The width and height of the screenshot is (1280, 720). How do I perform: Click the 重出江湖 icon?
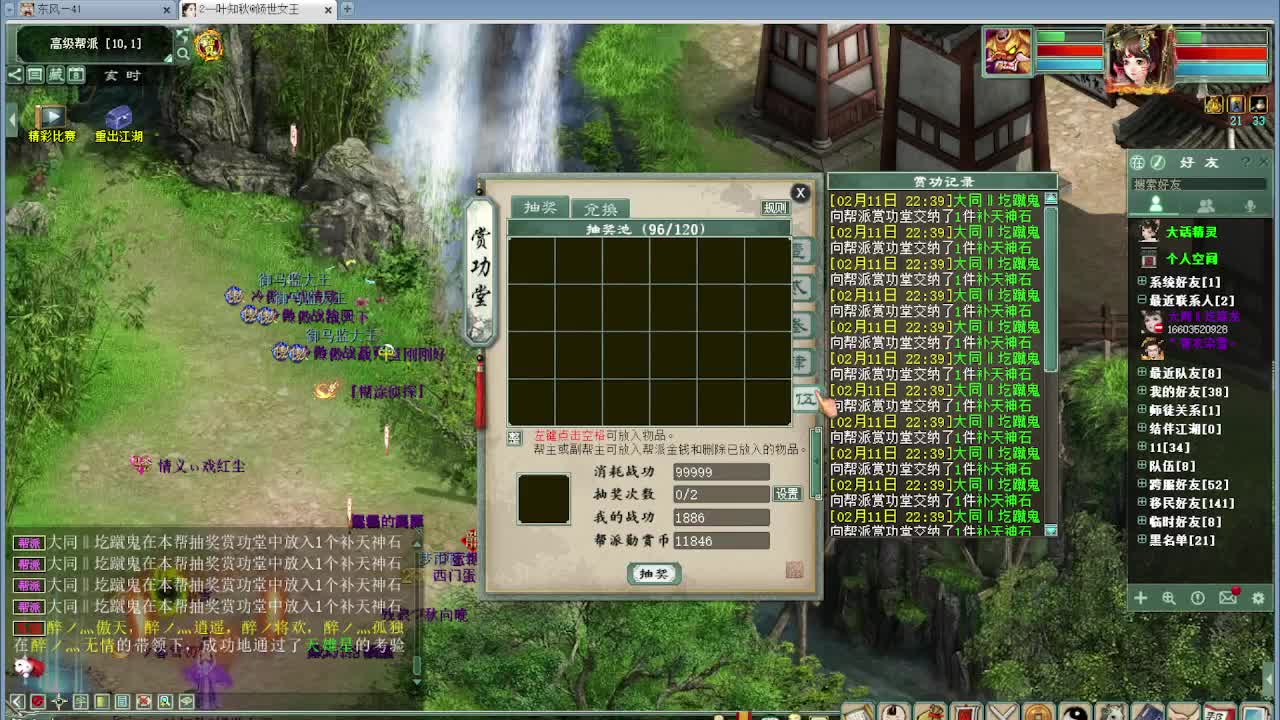click(119, 117)
